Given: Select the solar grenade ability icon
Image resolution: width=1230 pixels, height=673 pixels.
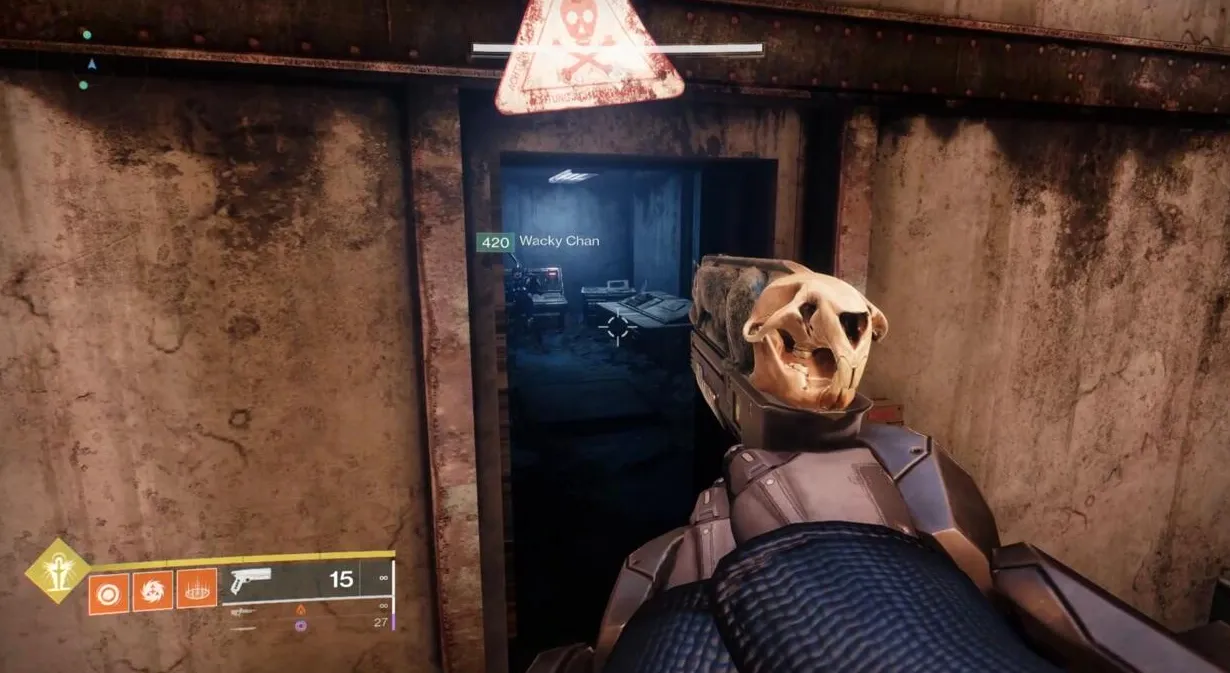Looking at the screenshot, I should click(x=108, y=591).
